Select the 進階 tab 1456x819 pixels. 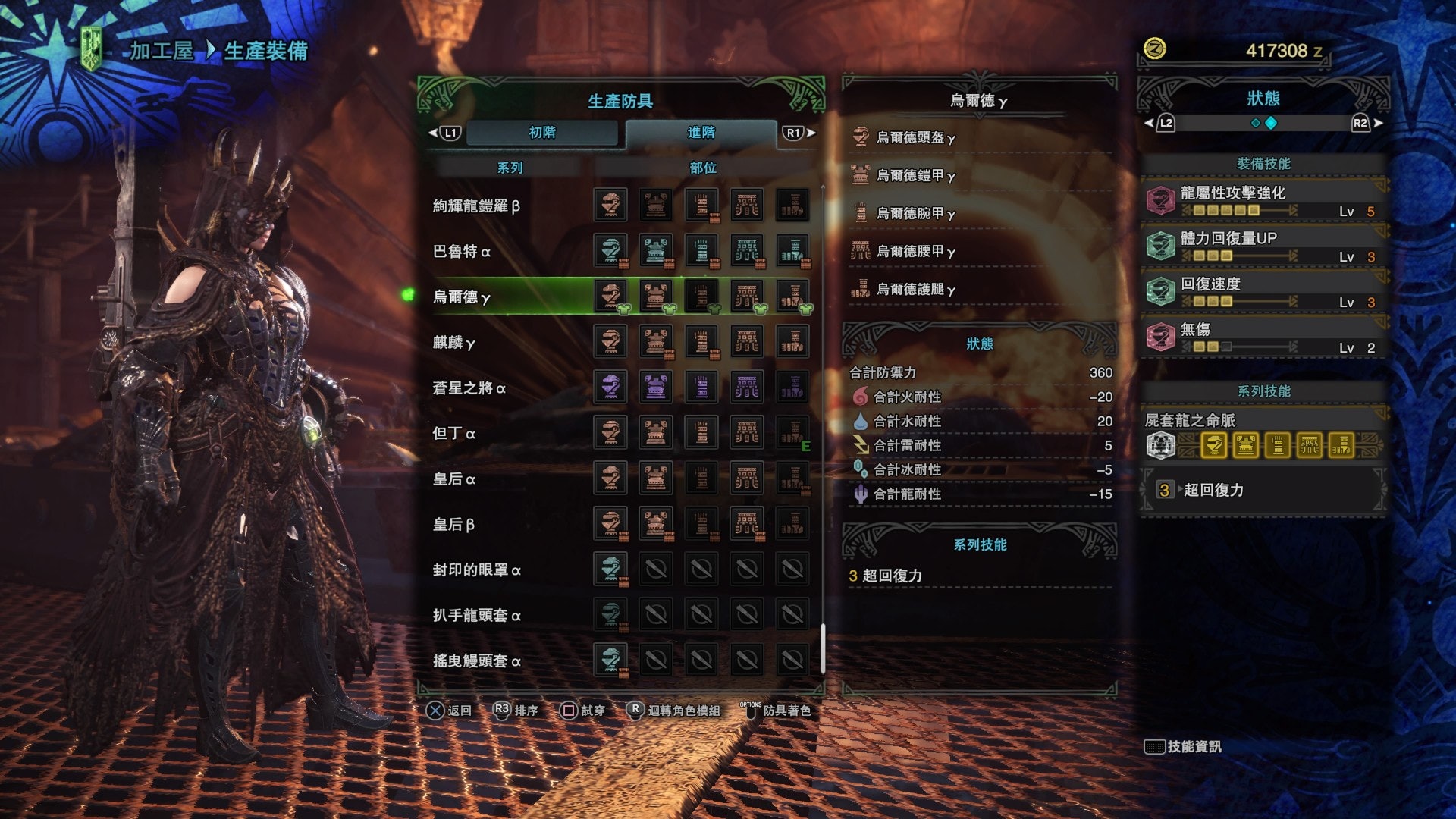[701, 133]
